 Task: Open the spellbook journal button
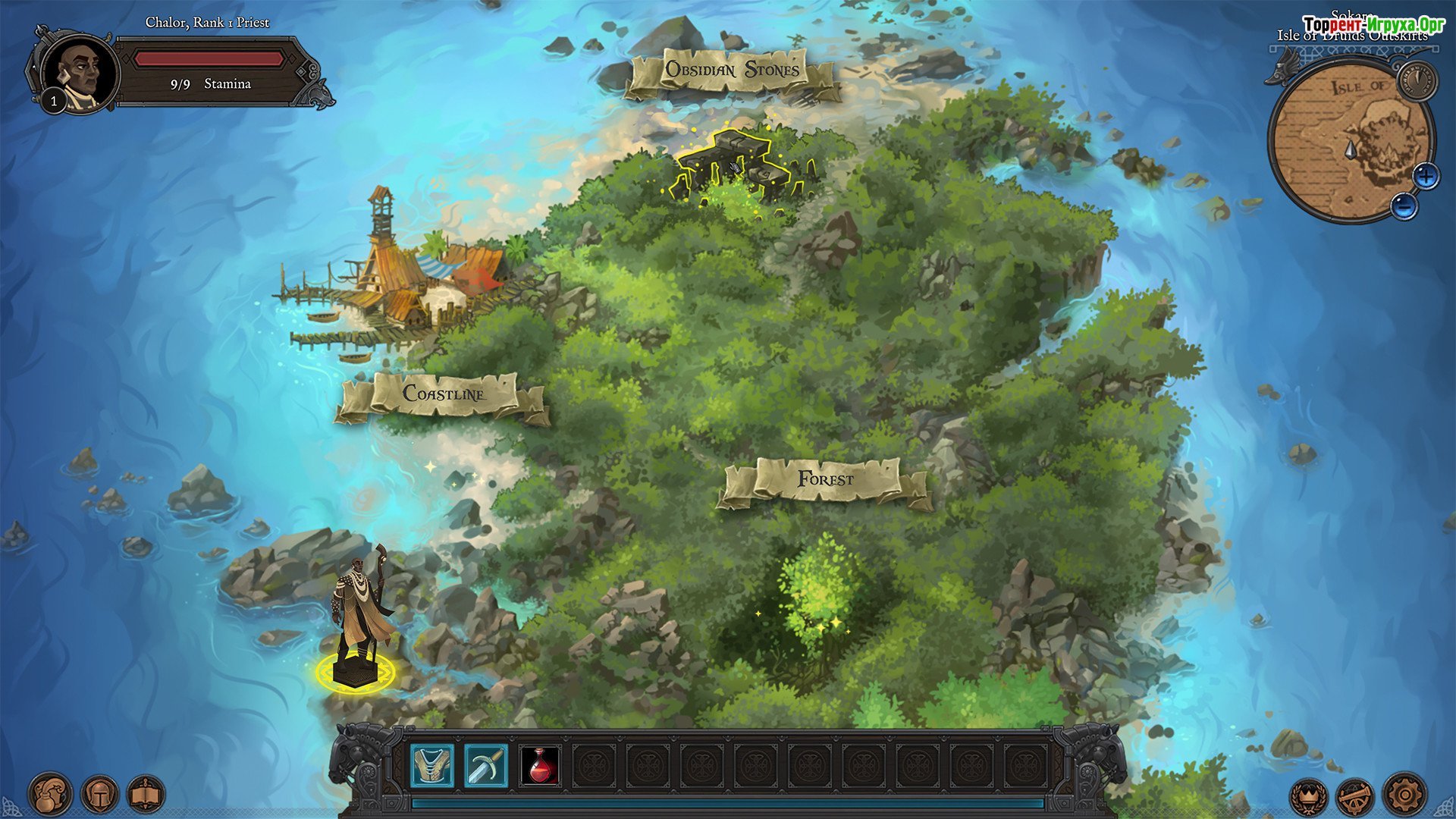(x=146, y=795)
